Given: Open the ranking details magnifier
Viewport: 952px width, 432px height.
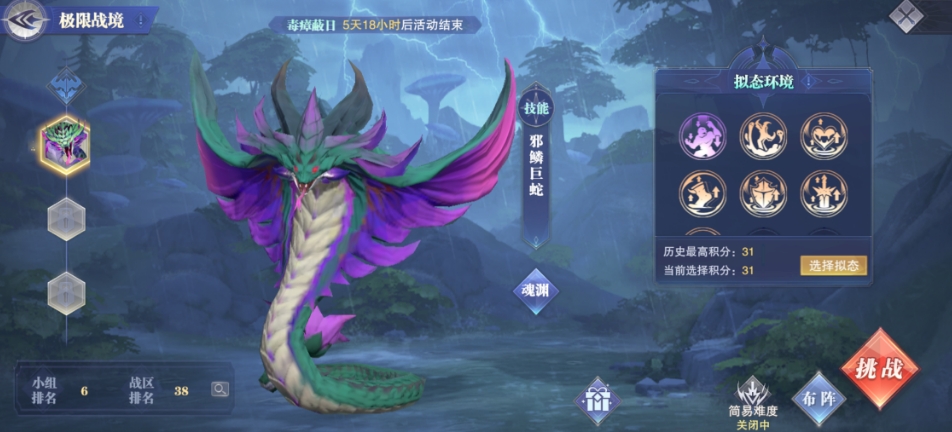Looking at the screenshot, I should coord(219,390).
